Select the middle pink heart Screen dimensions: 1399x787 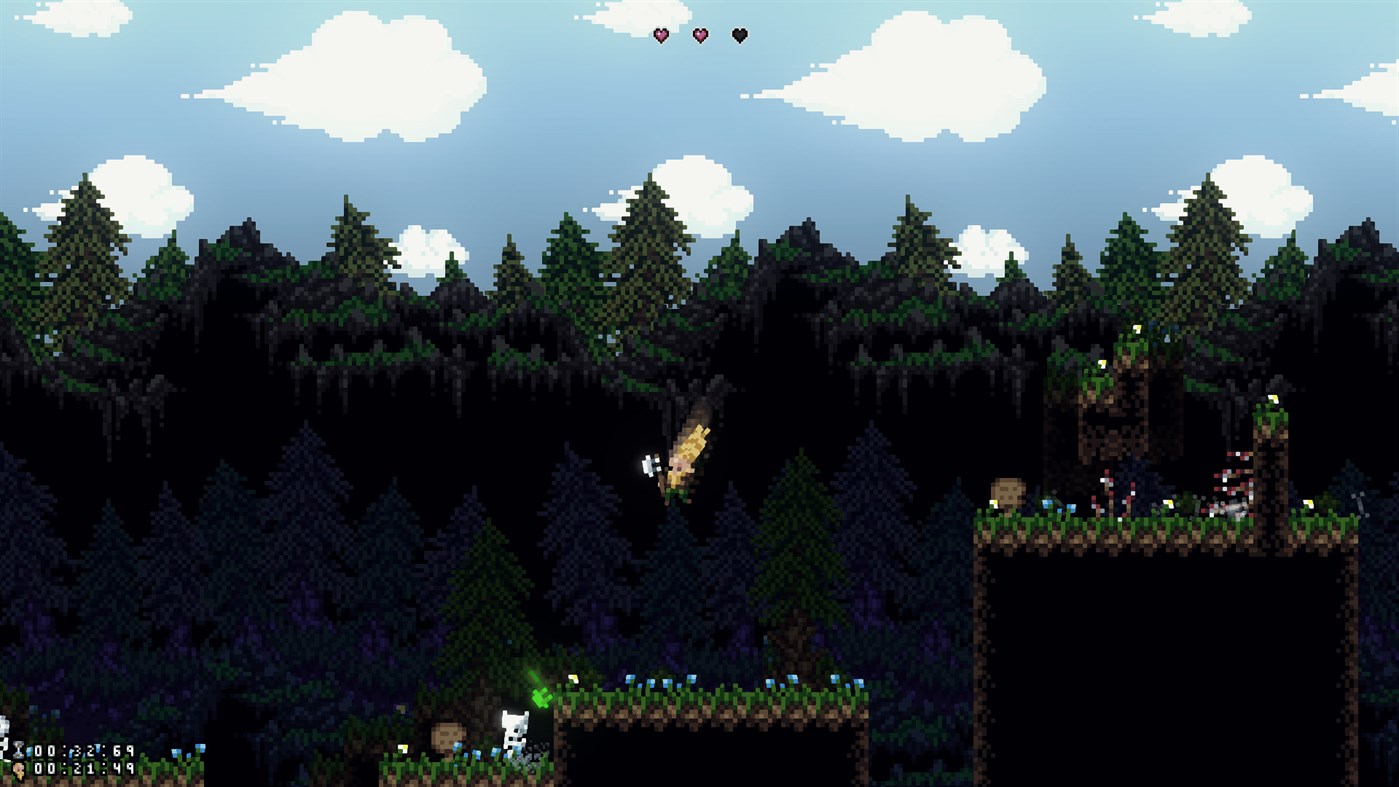[699, 36]
